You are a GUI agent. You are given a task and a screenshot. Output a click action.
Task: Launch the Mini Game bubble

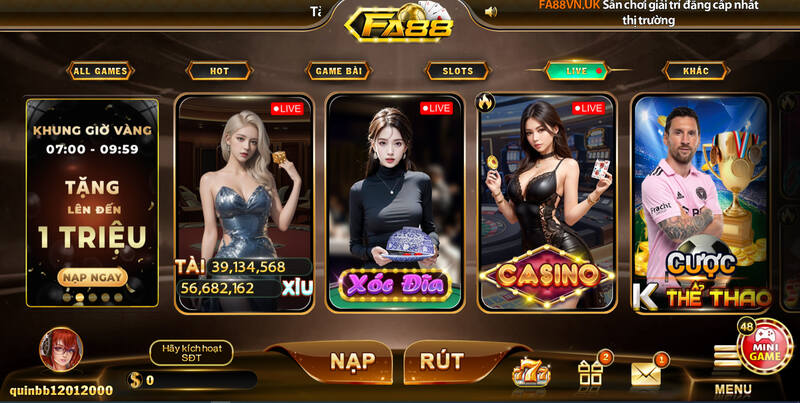click(x=766, y=348)
